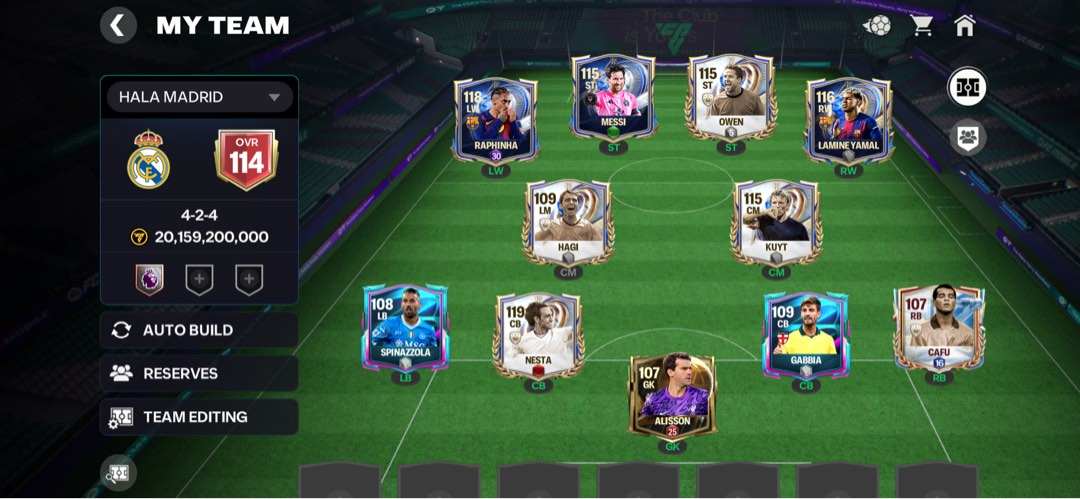Go back using the arrow button
Screen dimensions: 1080x499
pos(118,25)
